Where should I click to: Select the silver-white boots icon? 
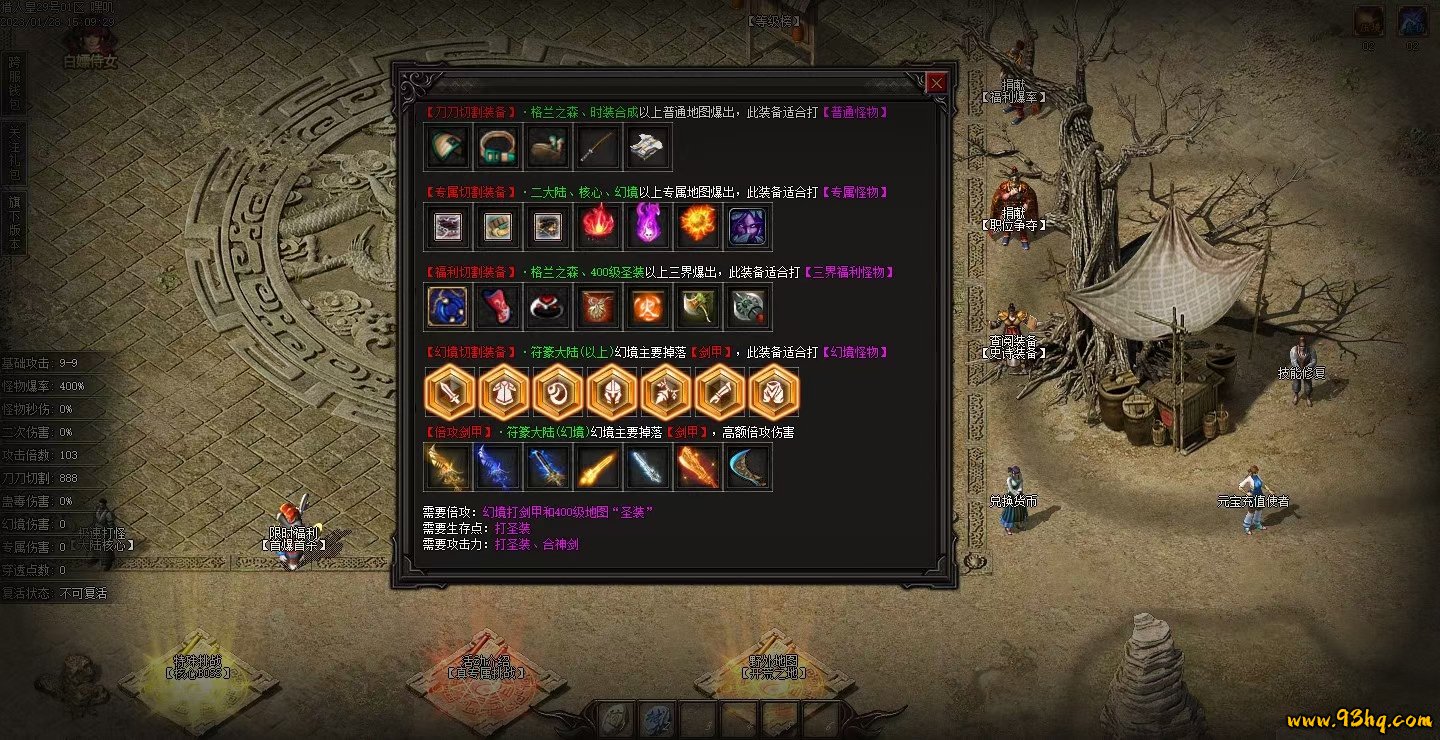[x=647, y=147]
